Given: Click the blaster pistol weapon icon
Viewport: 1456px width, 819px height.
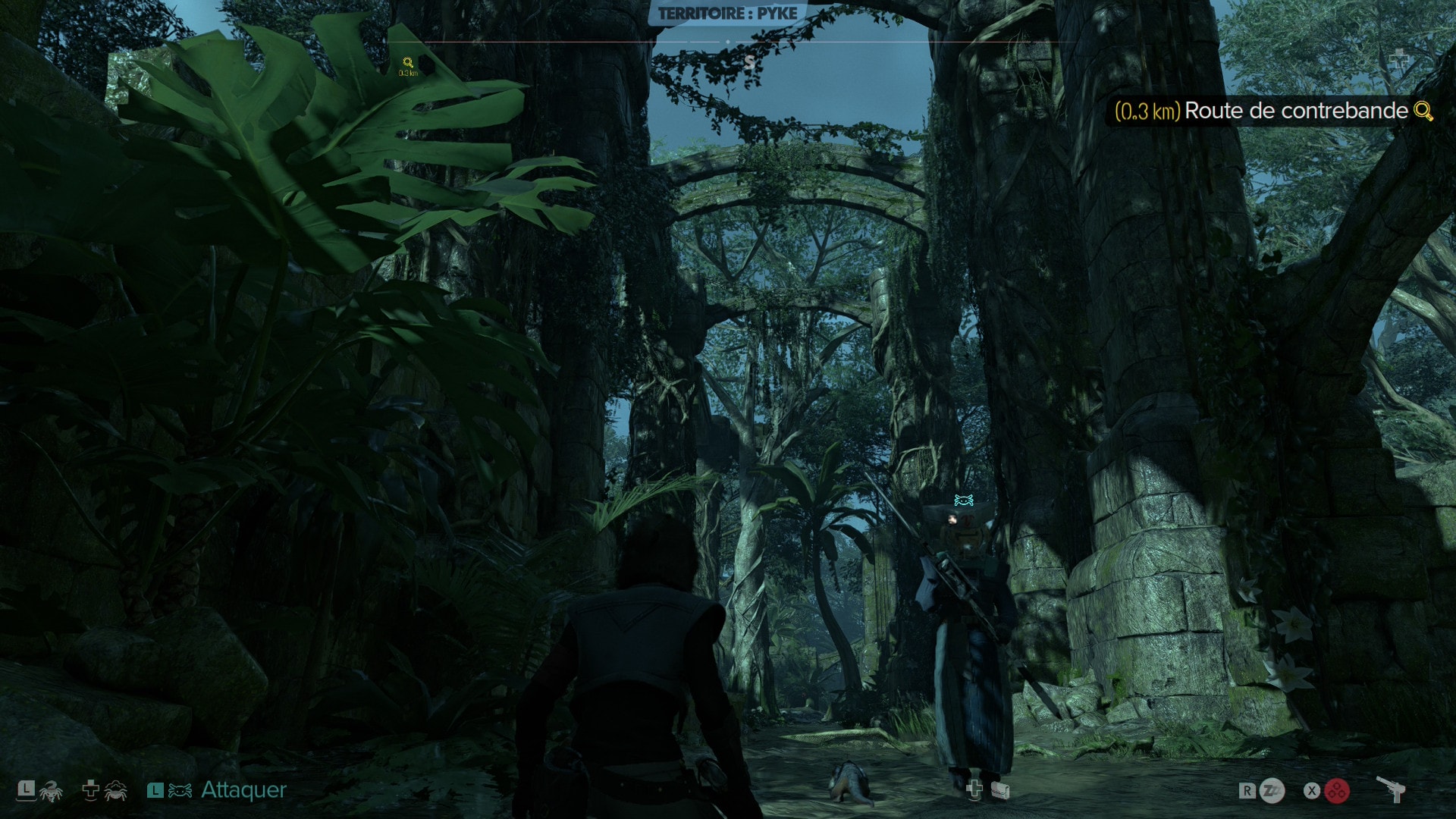Looking at the screenshot, I should 1391,789.
